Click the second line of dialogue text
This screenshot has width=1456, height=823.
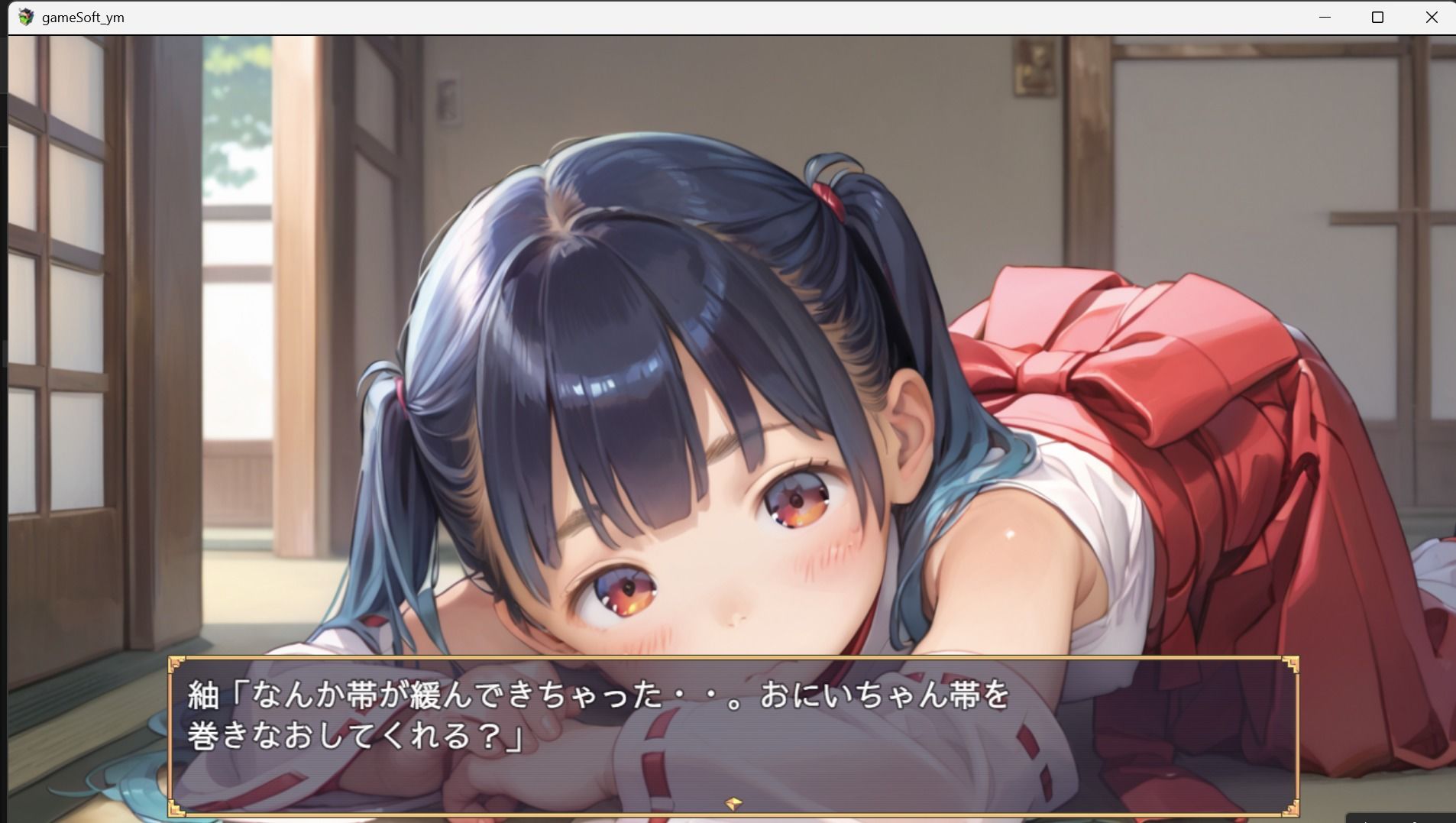click(x=351, y=736)
